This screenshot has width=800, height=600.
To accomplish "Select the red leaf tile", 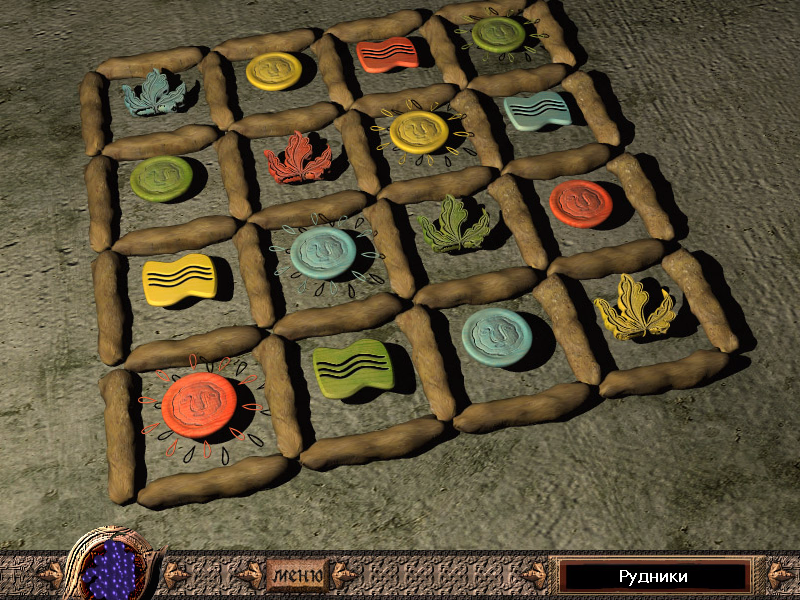I will pyautogui.click(x=297, y=157).
